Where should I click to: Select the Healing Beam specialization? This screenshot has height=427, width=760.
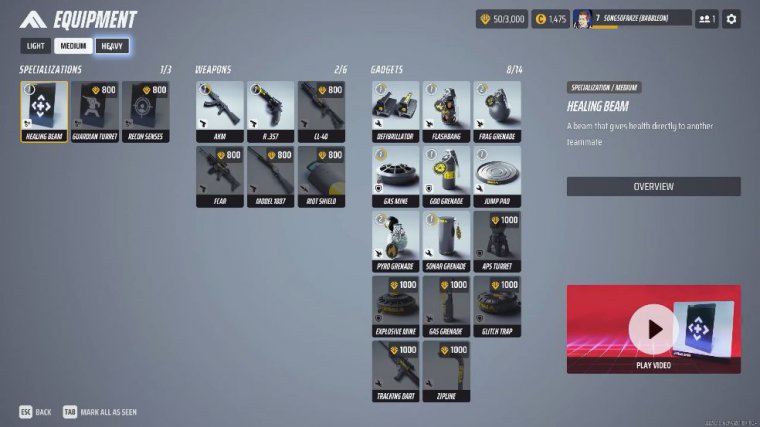pyautogui.click(x=44, y=111)
